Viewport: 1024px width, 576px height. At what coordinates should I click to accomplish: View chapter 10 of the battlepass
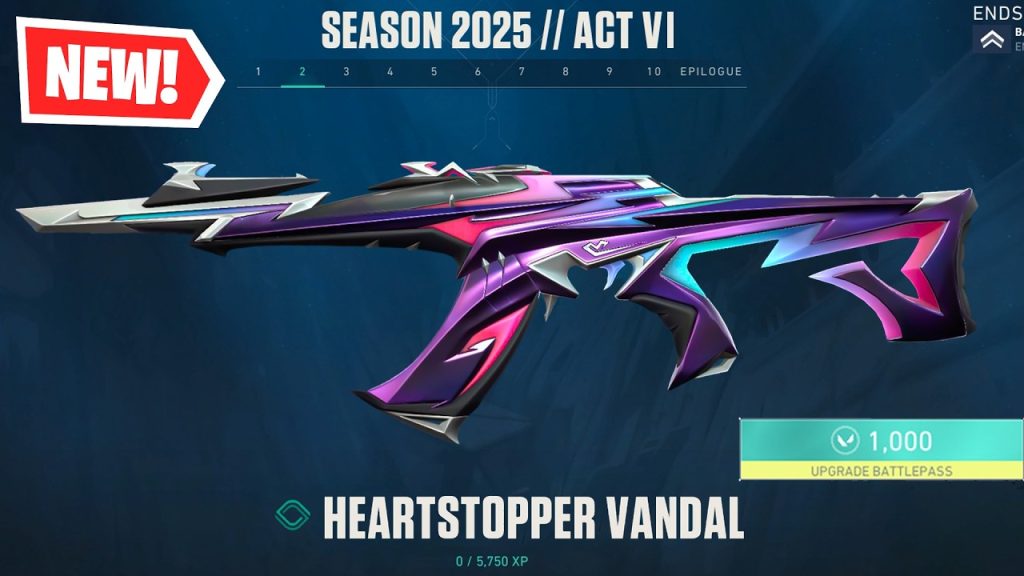654,72
